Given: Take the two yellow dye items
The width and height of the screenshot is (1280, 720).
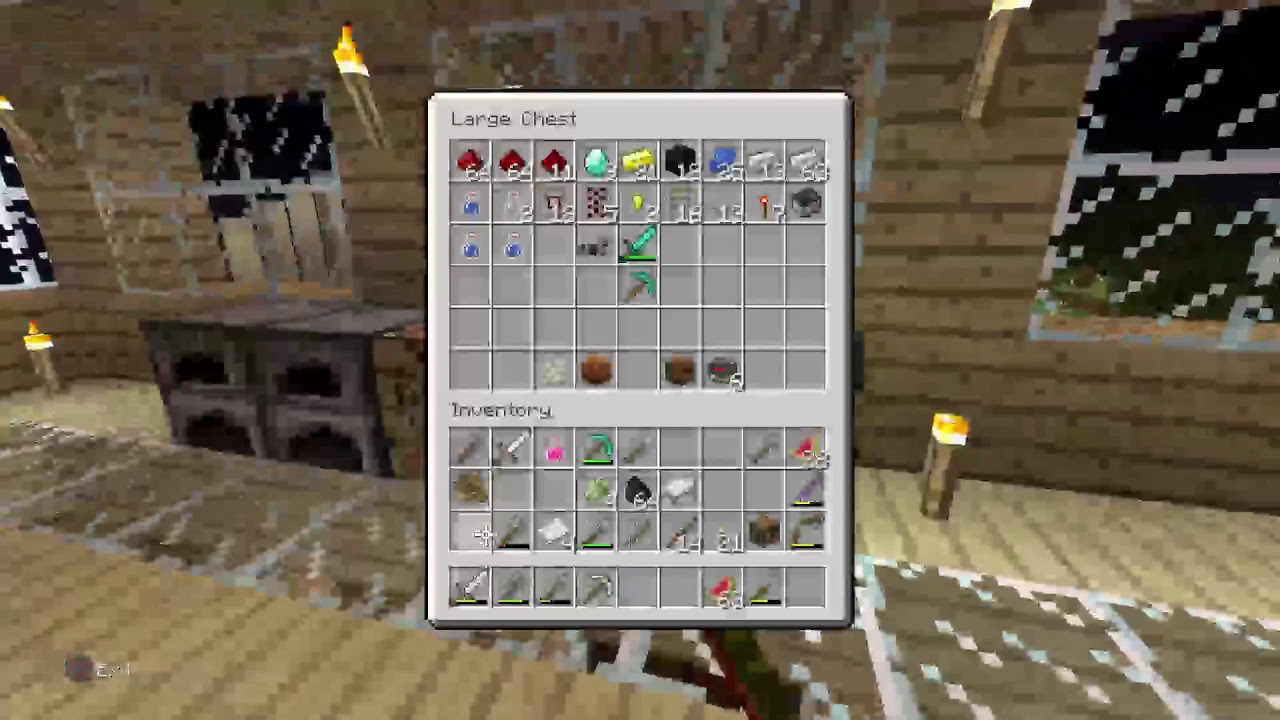Looking at the screenshot, I should tap(638, 207).
